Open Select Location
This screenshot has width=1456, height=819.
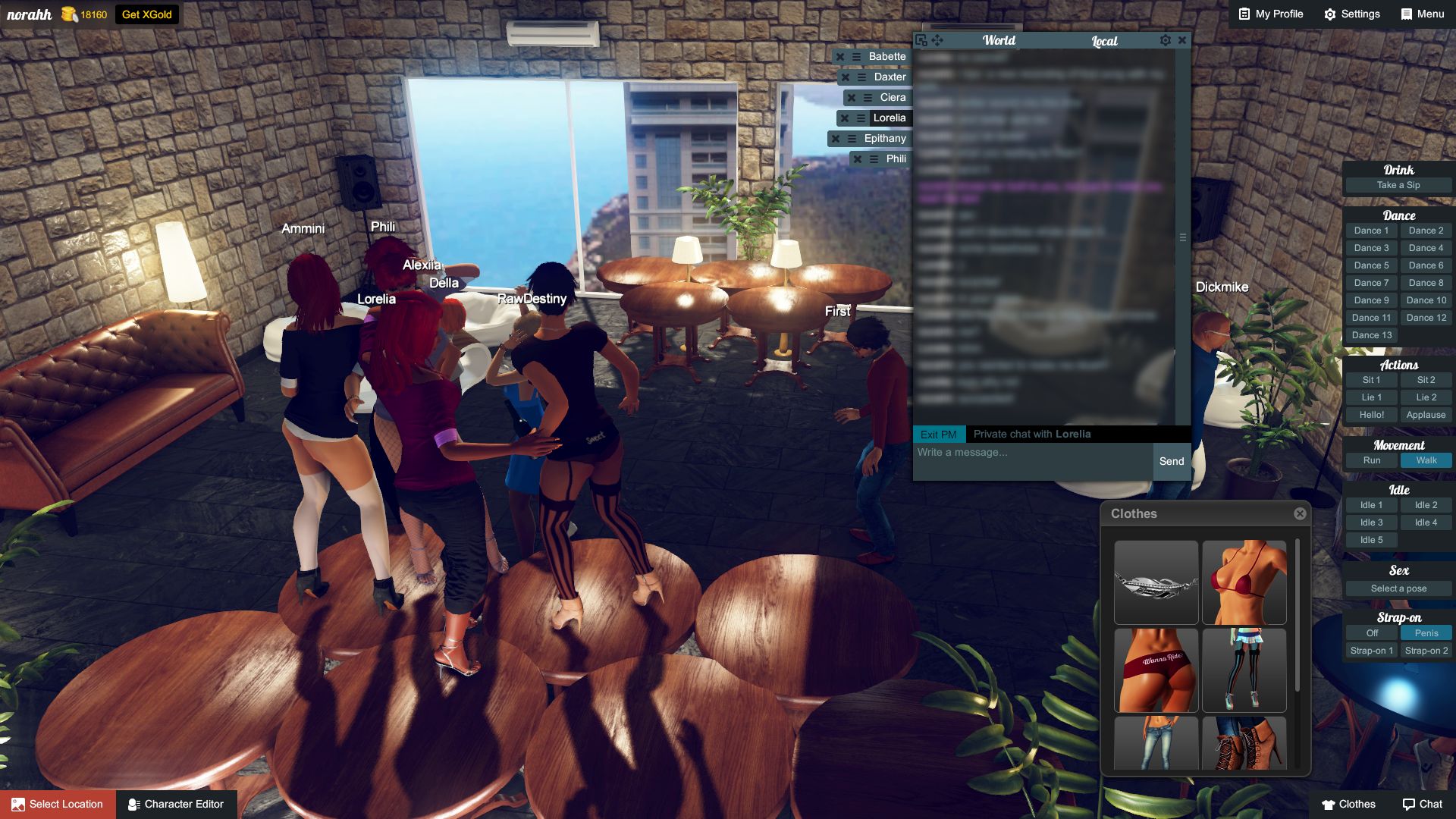click(58, 804)
